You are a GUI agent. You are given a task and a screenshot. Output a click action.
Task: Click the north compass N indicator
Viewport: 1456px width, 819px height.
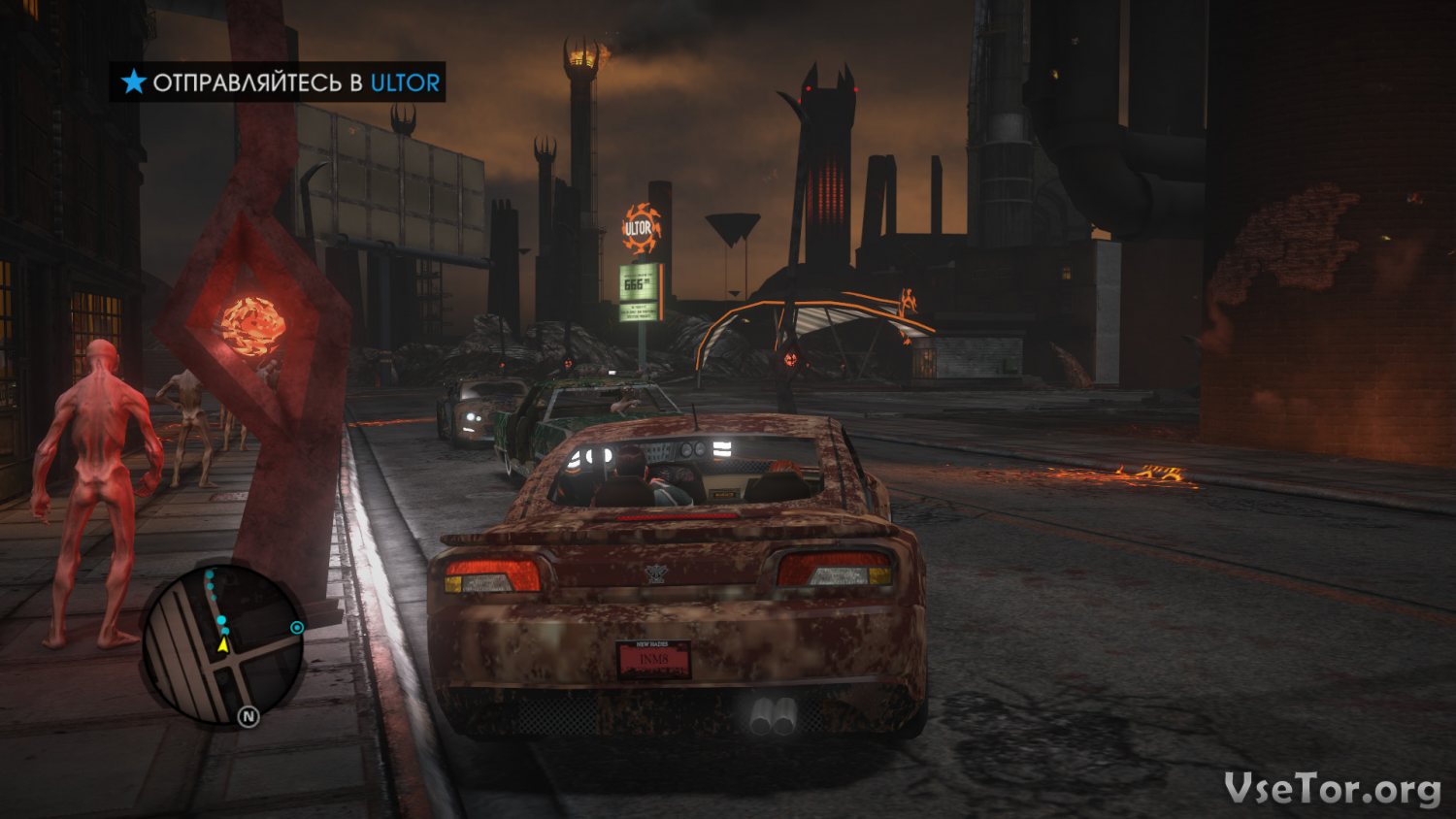pyautogui.click(x=248, y=716)
